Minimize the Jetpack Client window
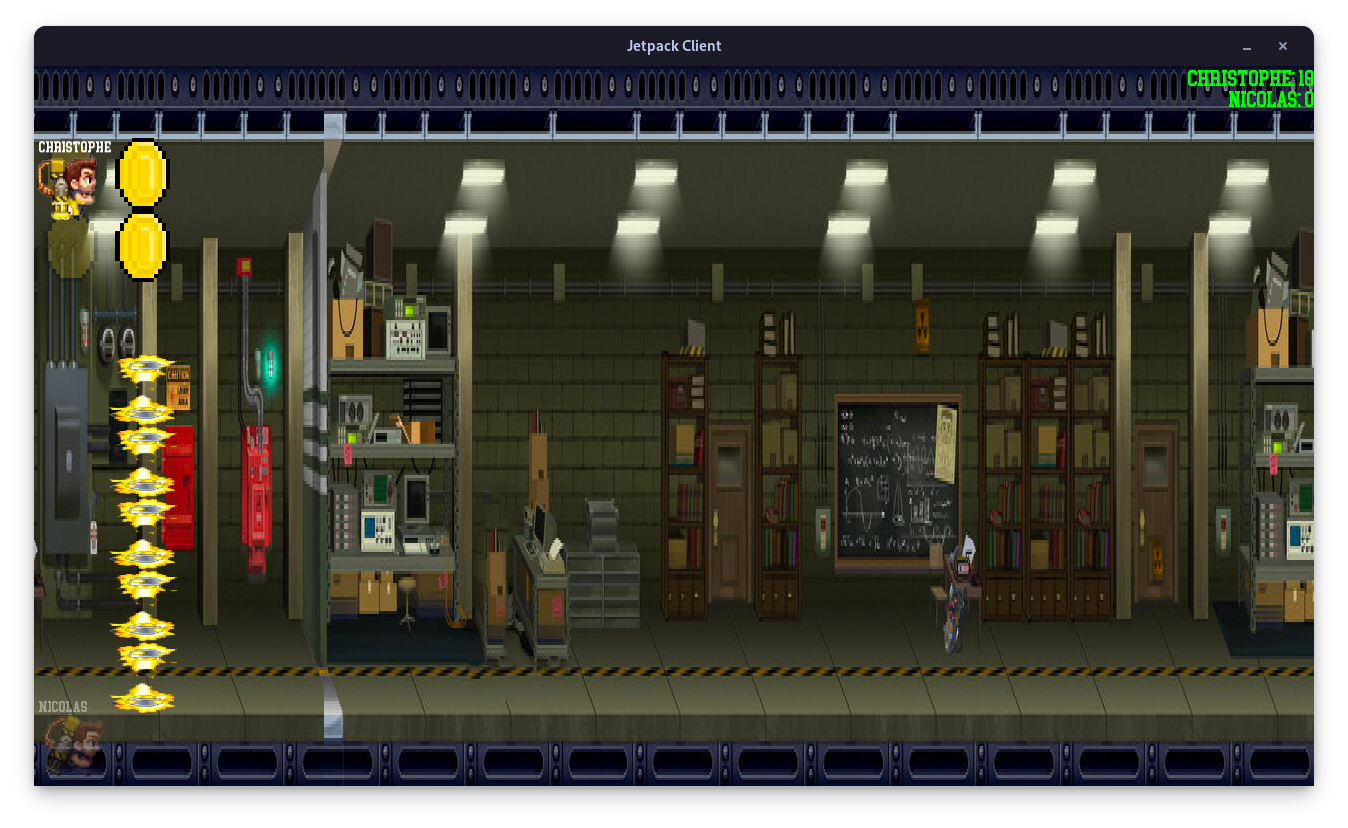Screen dimensions: 1348x828 click(x=1247, y=47)
